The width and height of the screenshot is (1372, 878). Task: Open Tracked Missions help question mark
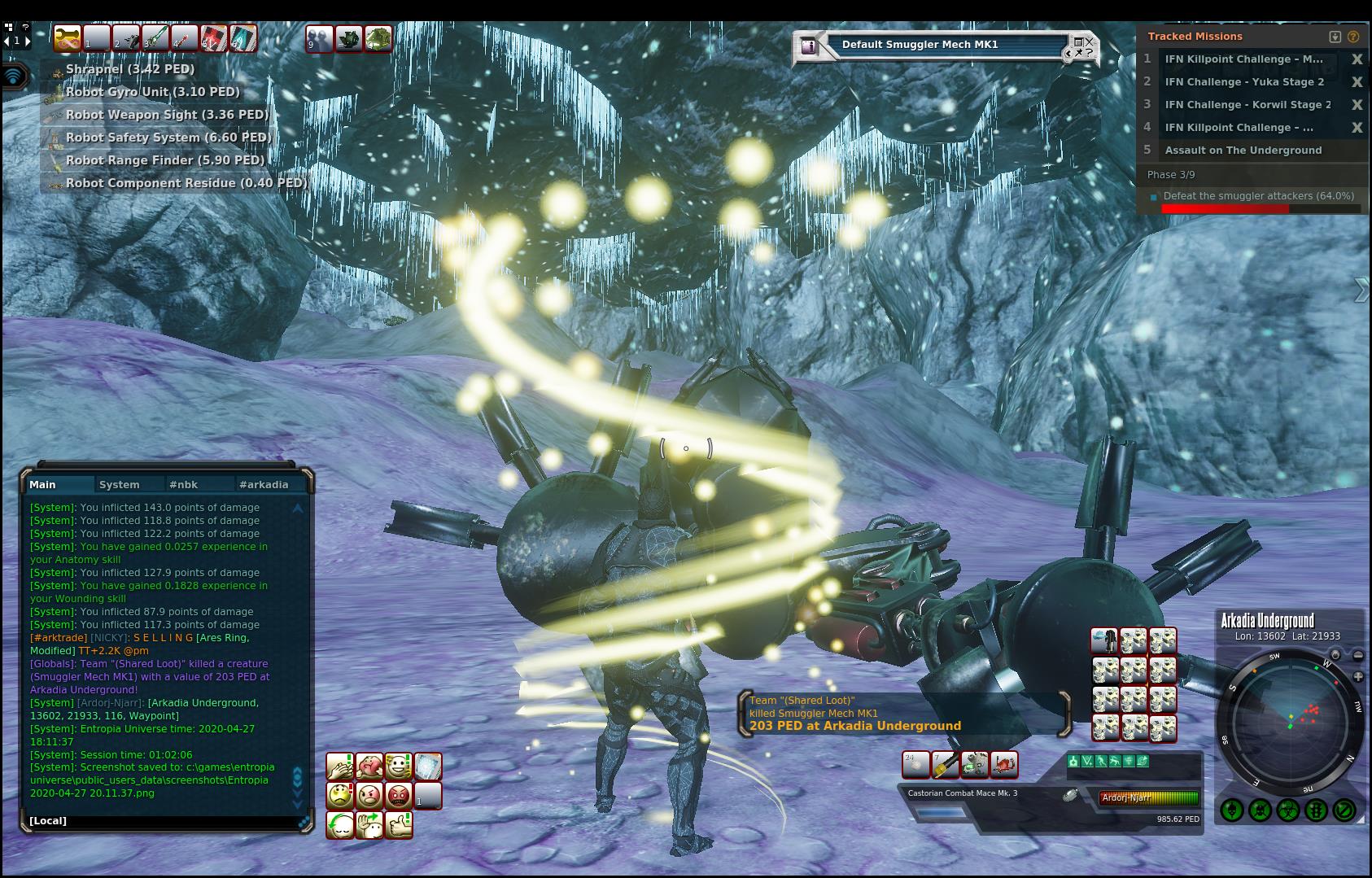coord(1353,37)
